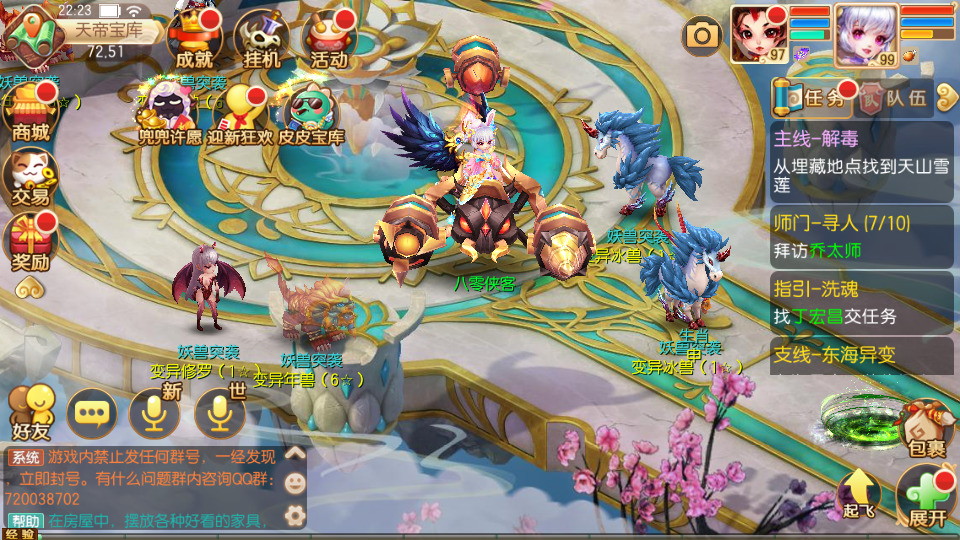
Task: Open the chat bubble button
Action: click(x=92, y=412)
